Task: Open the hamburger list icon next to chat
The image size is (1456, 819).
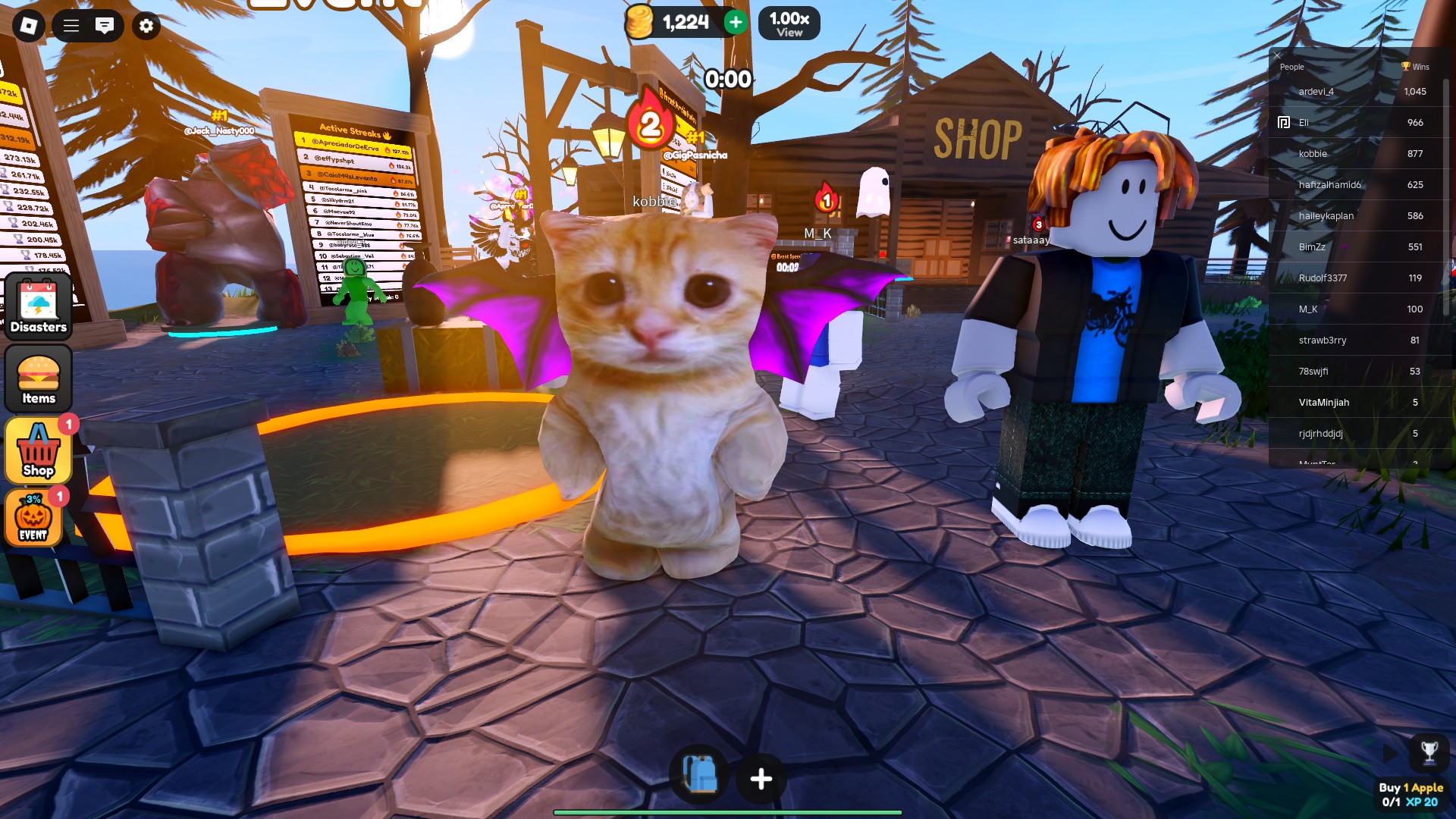Action: click(x=70, y=25)
